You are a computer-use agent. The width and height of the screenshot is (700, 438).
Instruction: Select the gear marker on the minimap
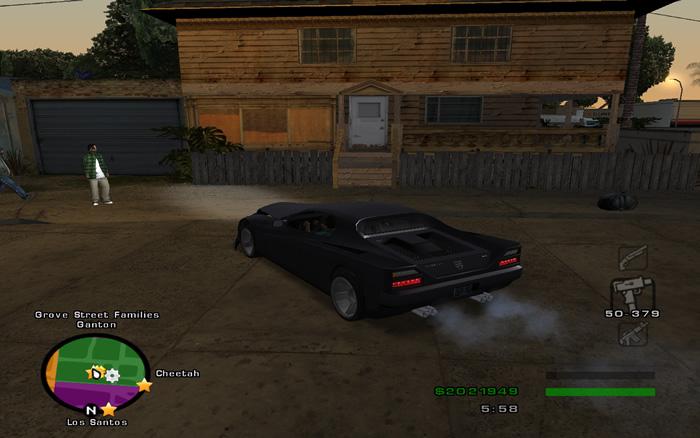[112, 375]
